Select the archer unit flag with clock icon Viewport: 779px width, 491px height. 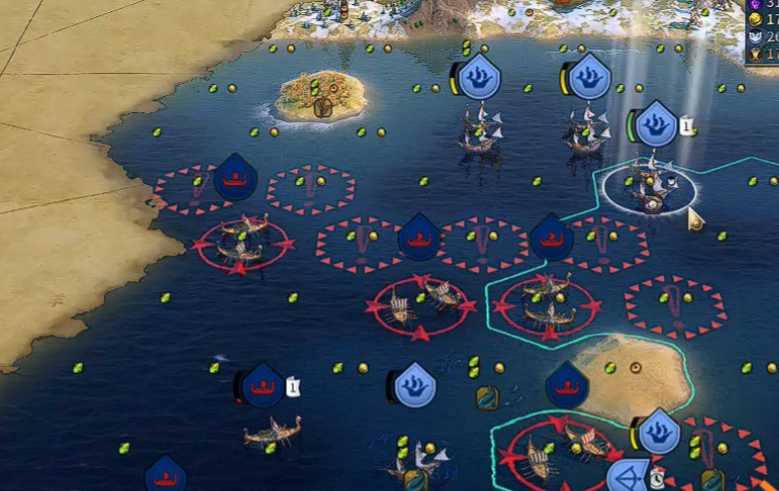click(631, 475)
